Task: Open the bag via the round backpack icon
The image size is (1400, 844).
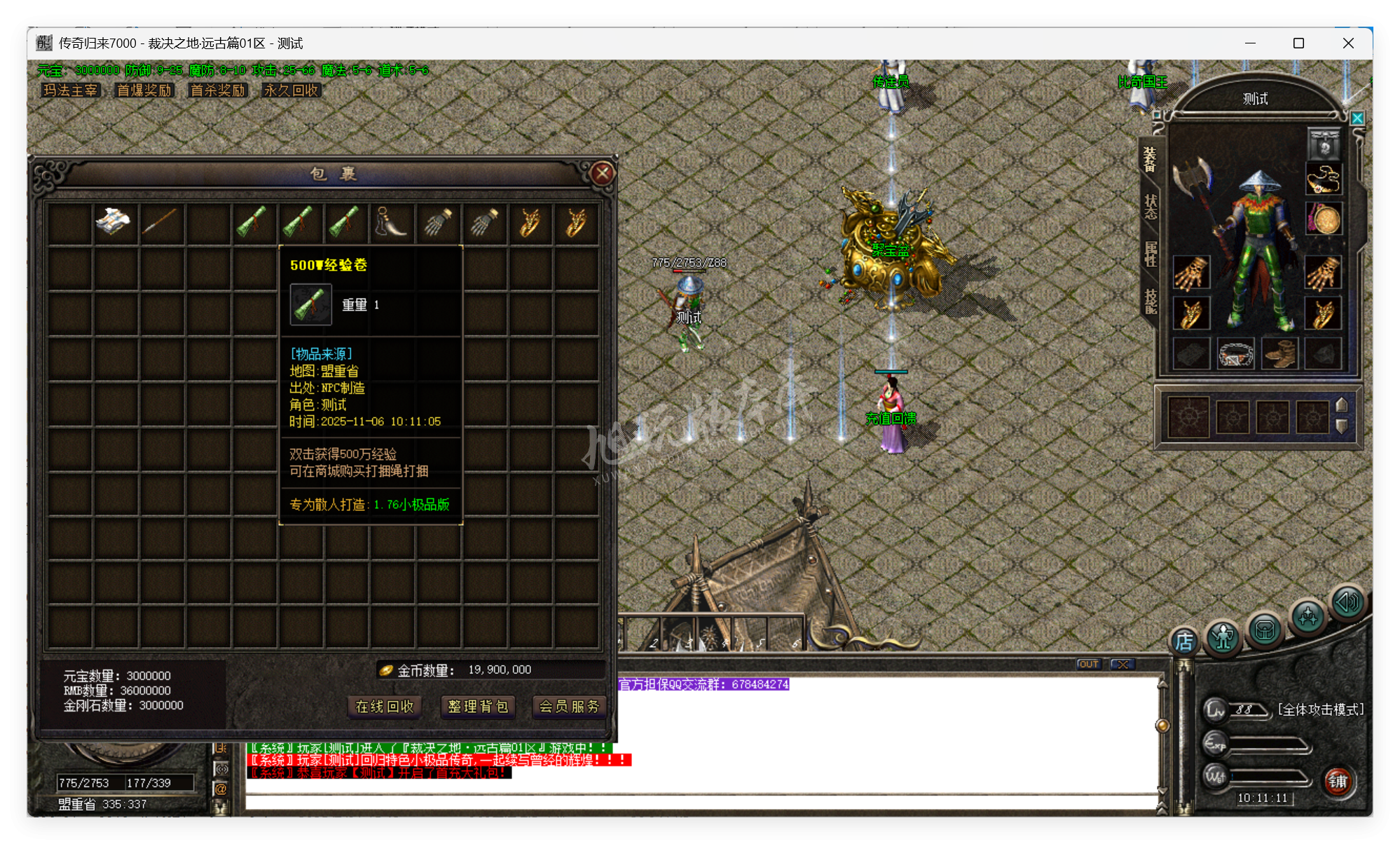Action: [x=1265, y=629]
